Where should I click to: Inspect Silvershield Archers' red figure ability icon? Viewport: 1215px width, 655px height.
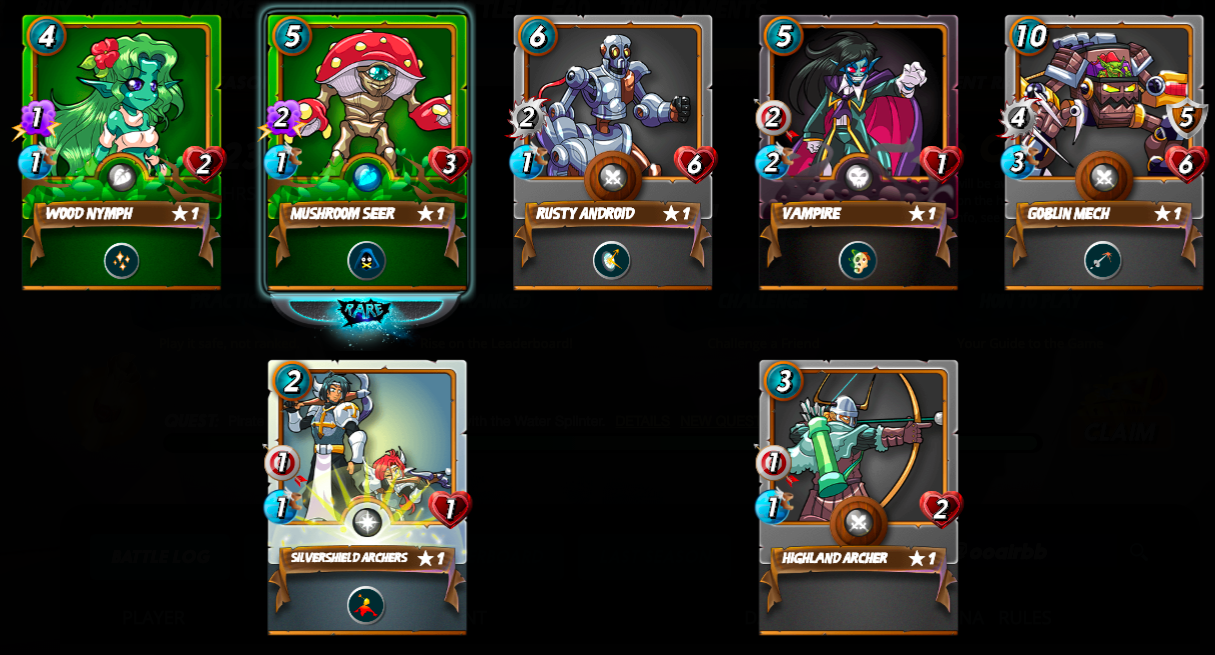(366, 605)
